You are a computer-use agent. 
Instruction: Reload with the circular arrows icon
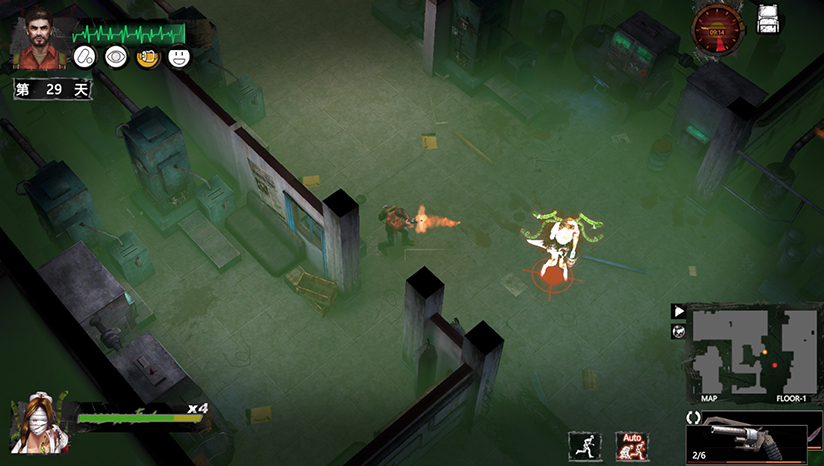693,416
